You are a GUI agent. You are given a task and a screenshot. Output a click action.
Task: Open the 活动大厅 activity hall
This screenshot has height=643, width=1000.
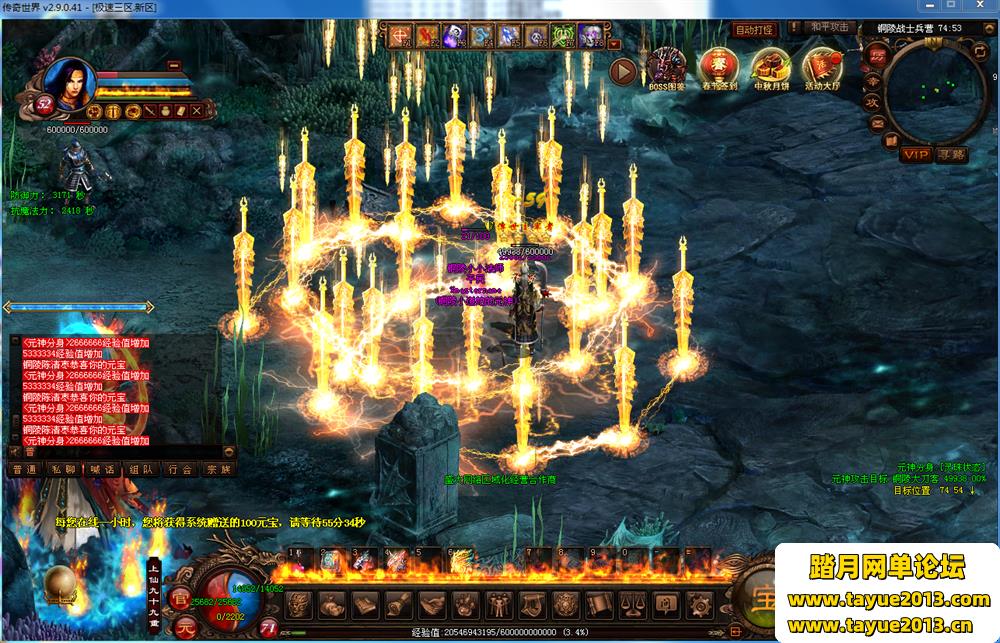point(822,67)
